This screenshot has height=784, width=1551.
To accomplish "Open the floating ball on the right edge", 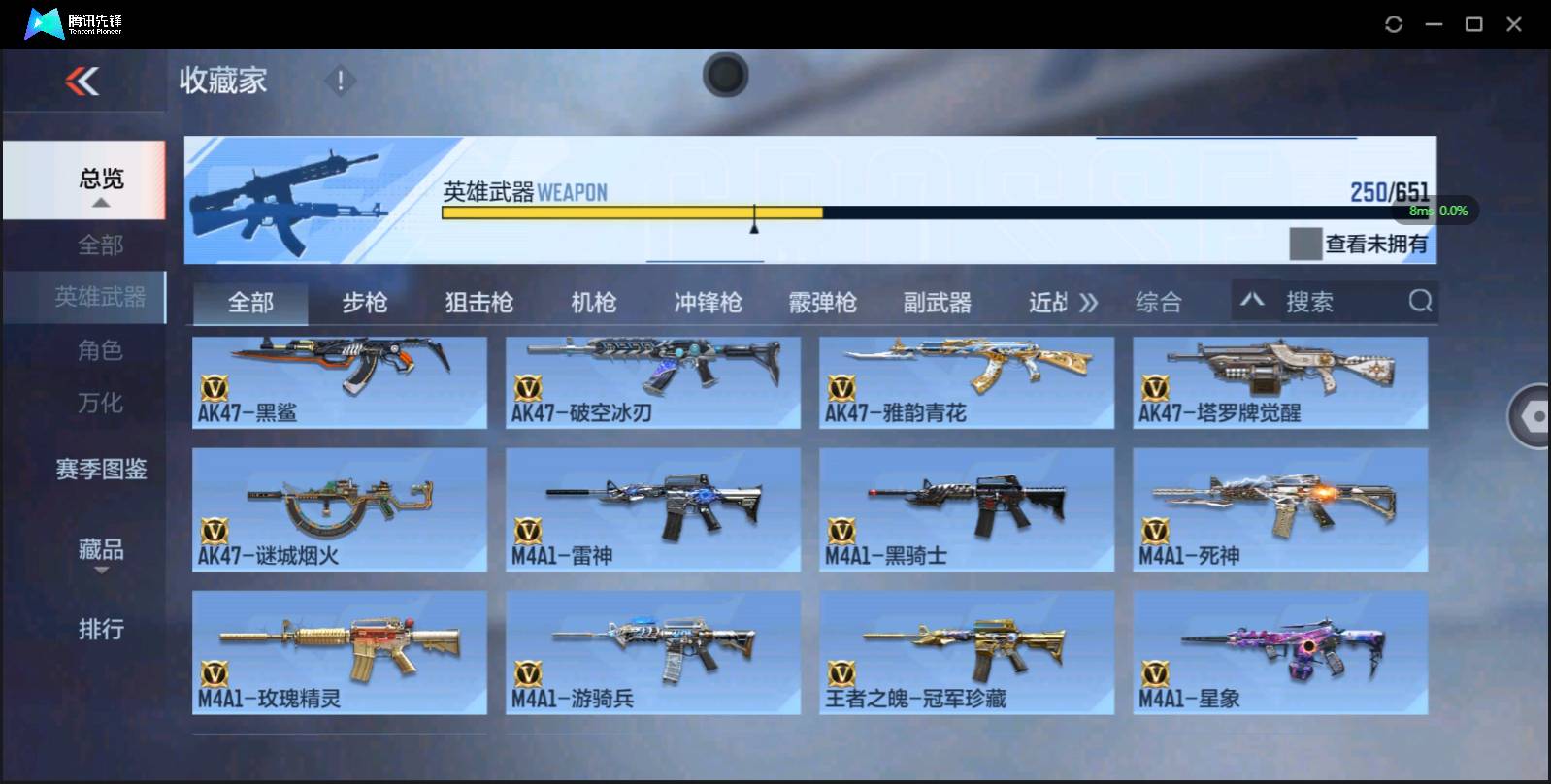I will [x=1531, y=417].
